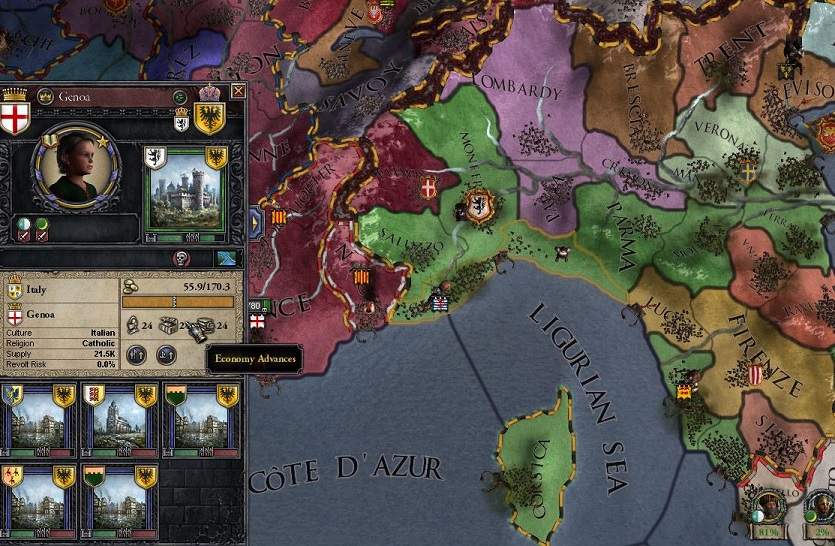Select the church holding with red lion shield
The image size is (835, 546).
coord(119,420)
